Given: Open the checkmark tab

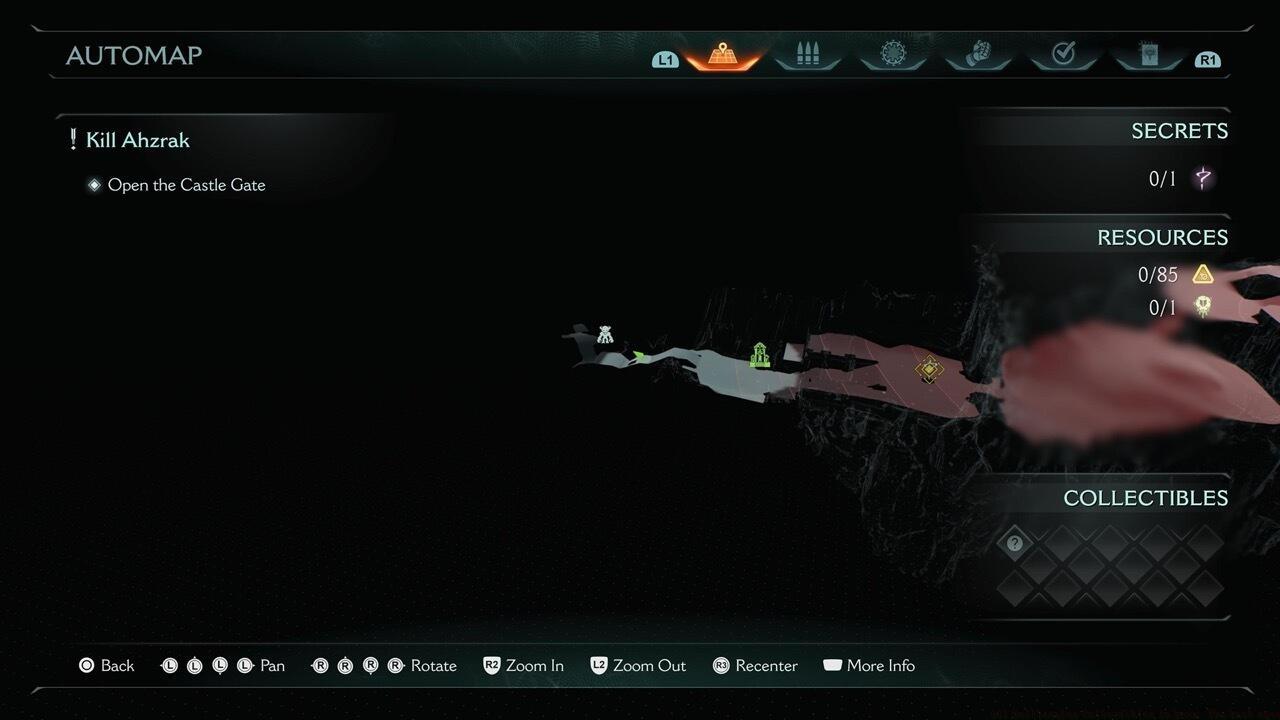Looking at the screenshot, I should [x=1063, y=54].
